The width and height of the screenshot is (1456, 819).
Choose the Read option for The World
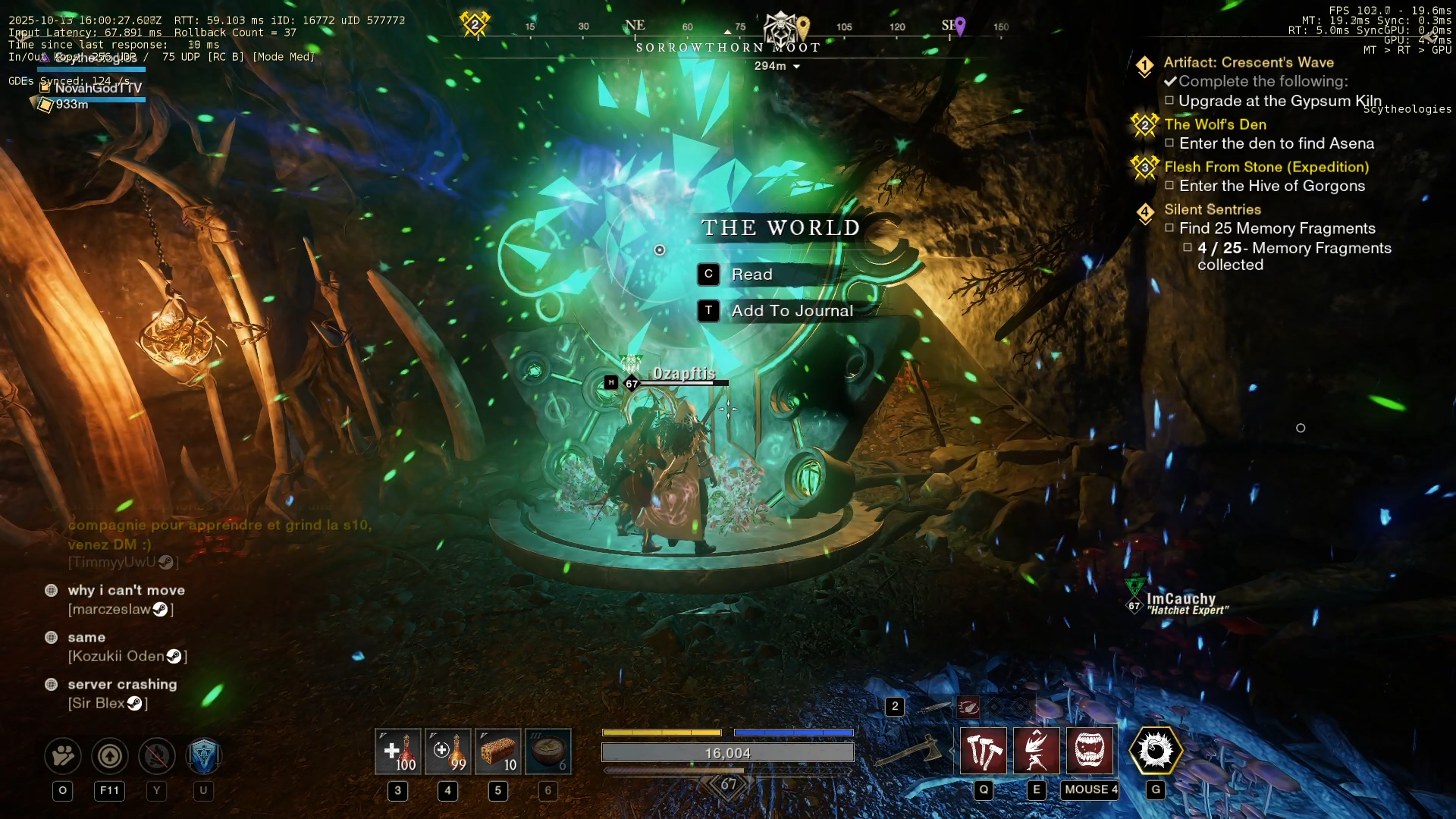coord(751,275)
